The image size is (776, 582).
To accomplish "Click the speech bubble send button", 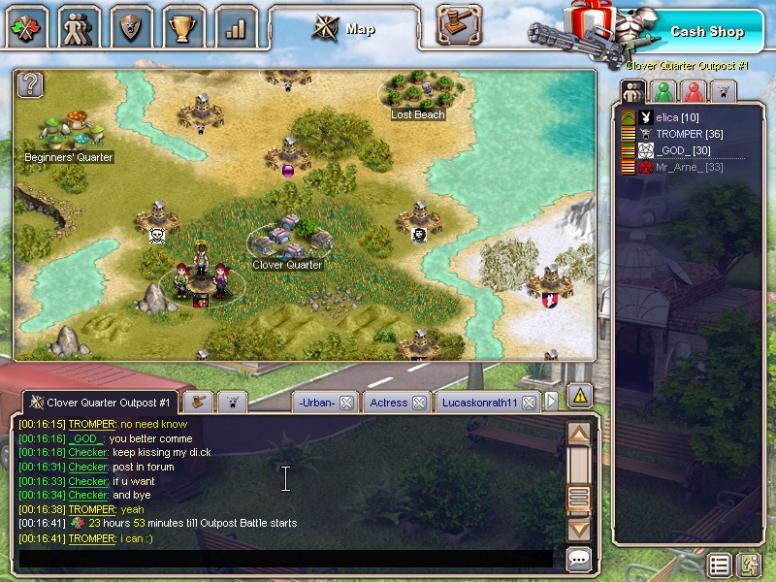I will click(x=579, y=558).
